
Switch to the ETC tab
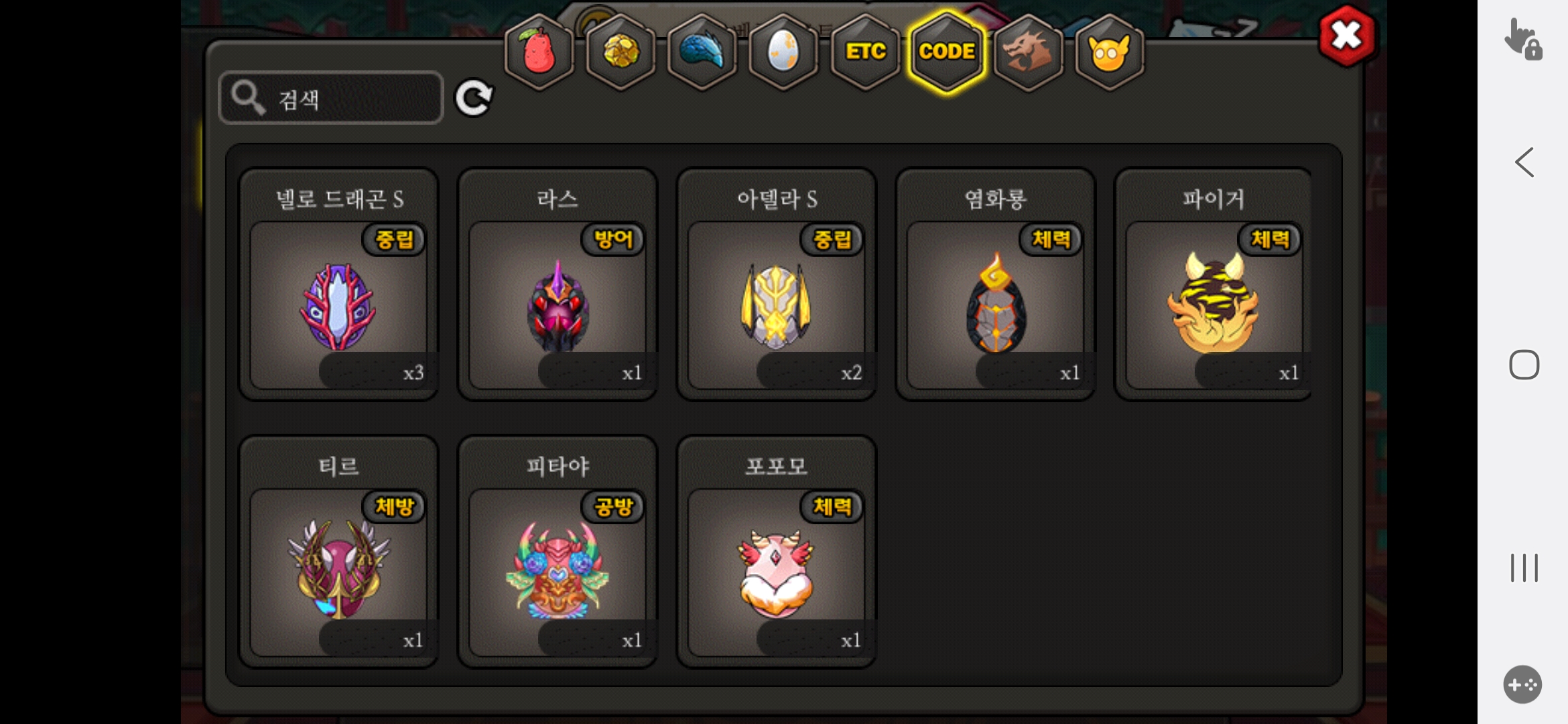(865, 52)
